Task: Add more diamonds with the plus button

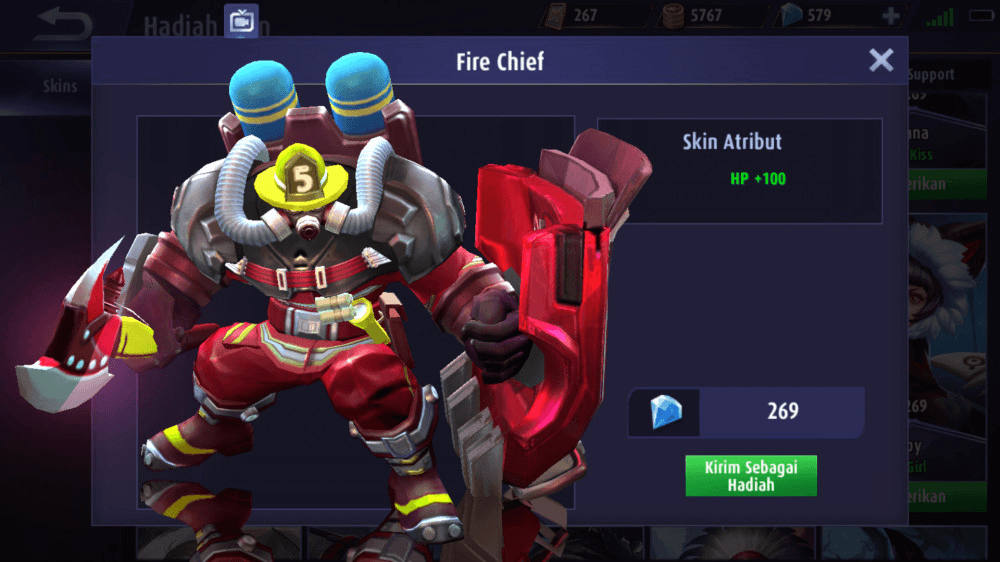Action: [890, 16]
